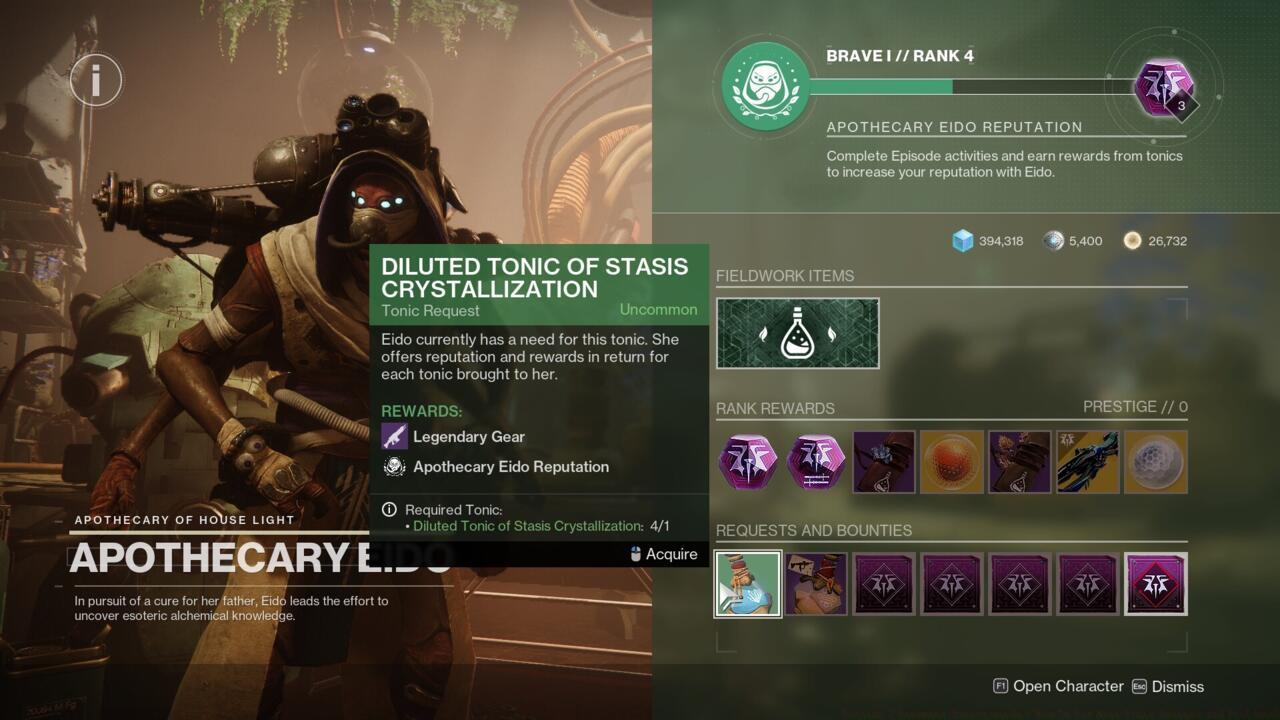Inspect the blue weapon rank reward
1280x720 pixels.
point(1088,462)
